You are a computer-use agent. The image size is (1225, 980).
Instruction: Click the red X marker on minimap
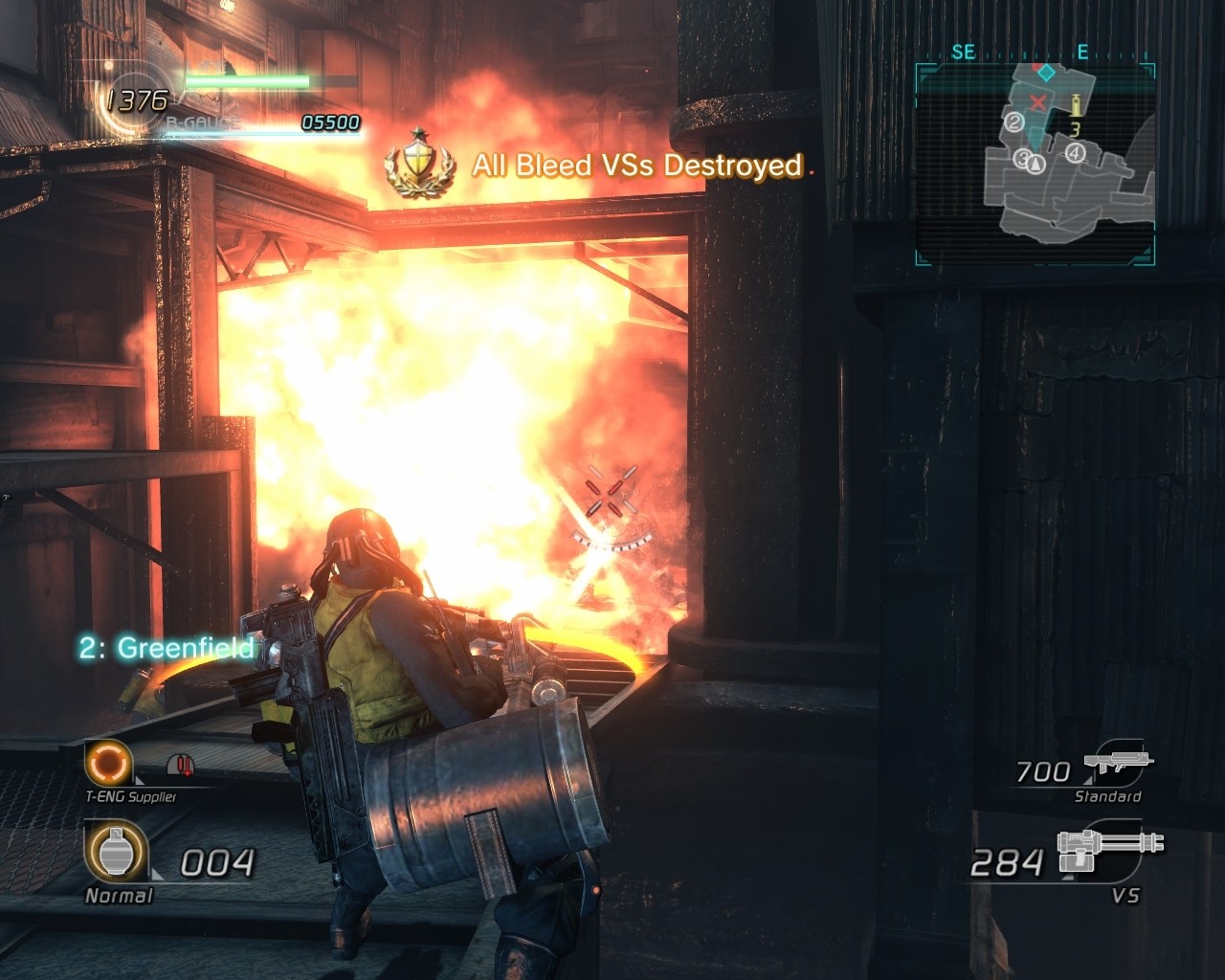coord(1037,101)
